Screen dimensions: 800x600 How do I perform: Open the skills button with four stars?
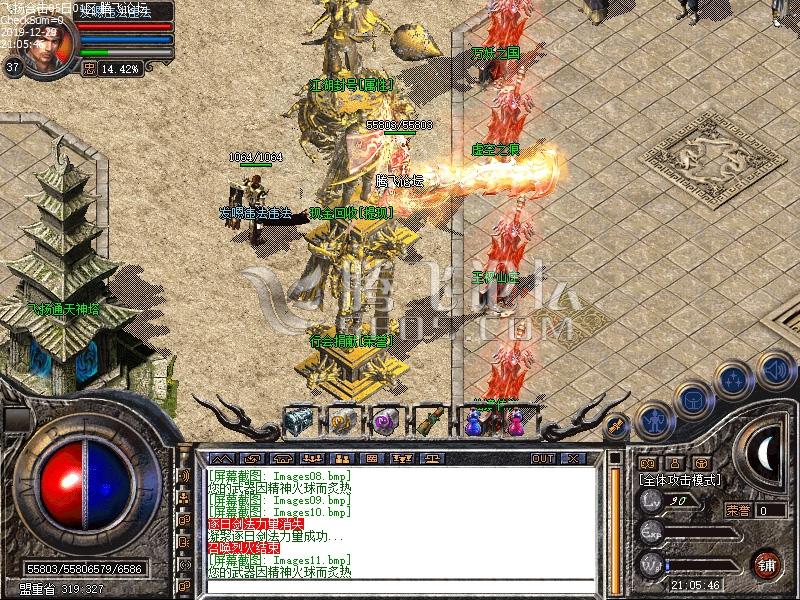tap(733, 379)
